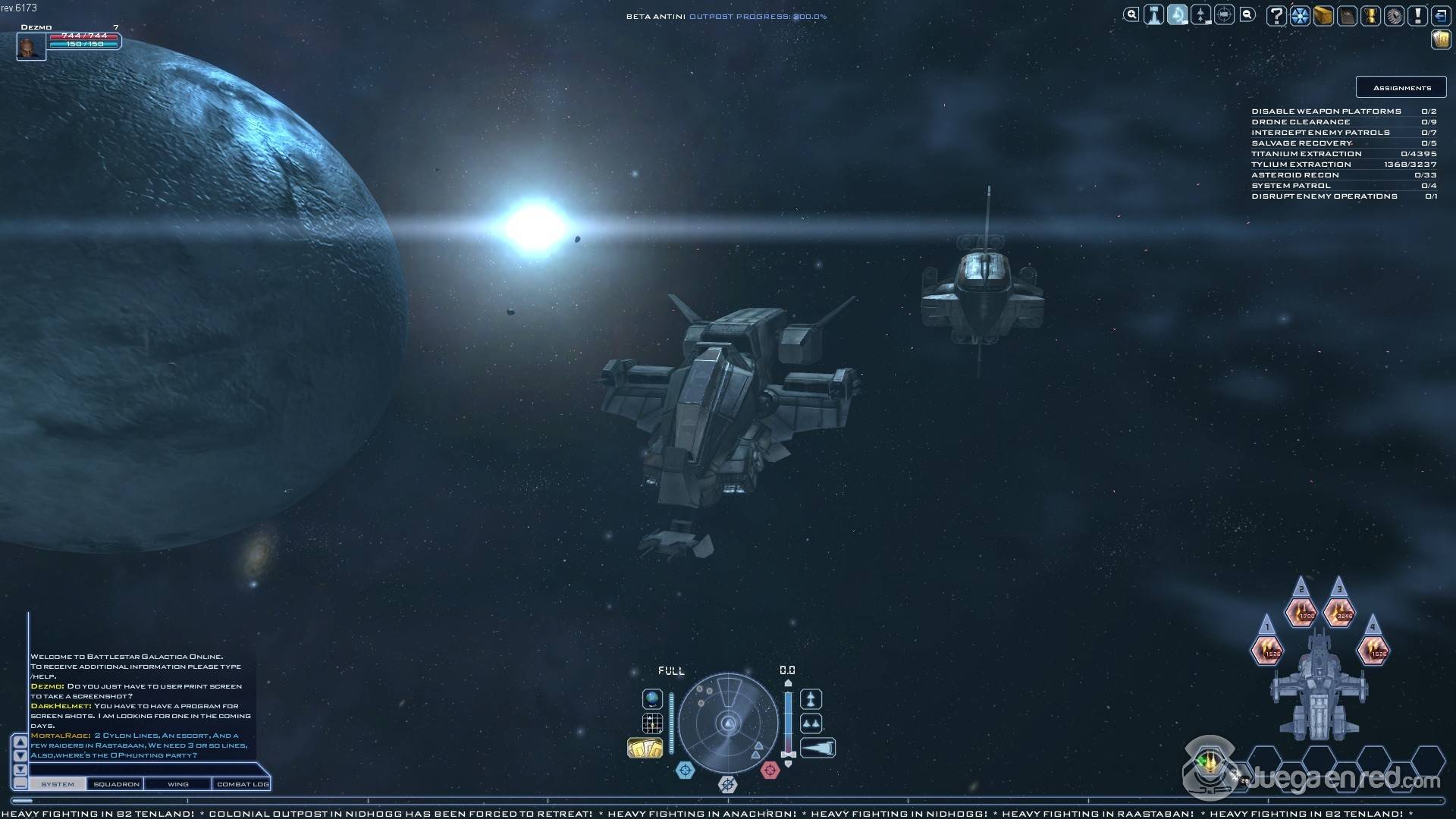The height and width of the screenshot is (819, 1456).
Task: Open the Assignments panel
Action: click(x=1401, y=87)
